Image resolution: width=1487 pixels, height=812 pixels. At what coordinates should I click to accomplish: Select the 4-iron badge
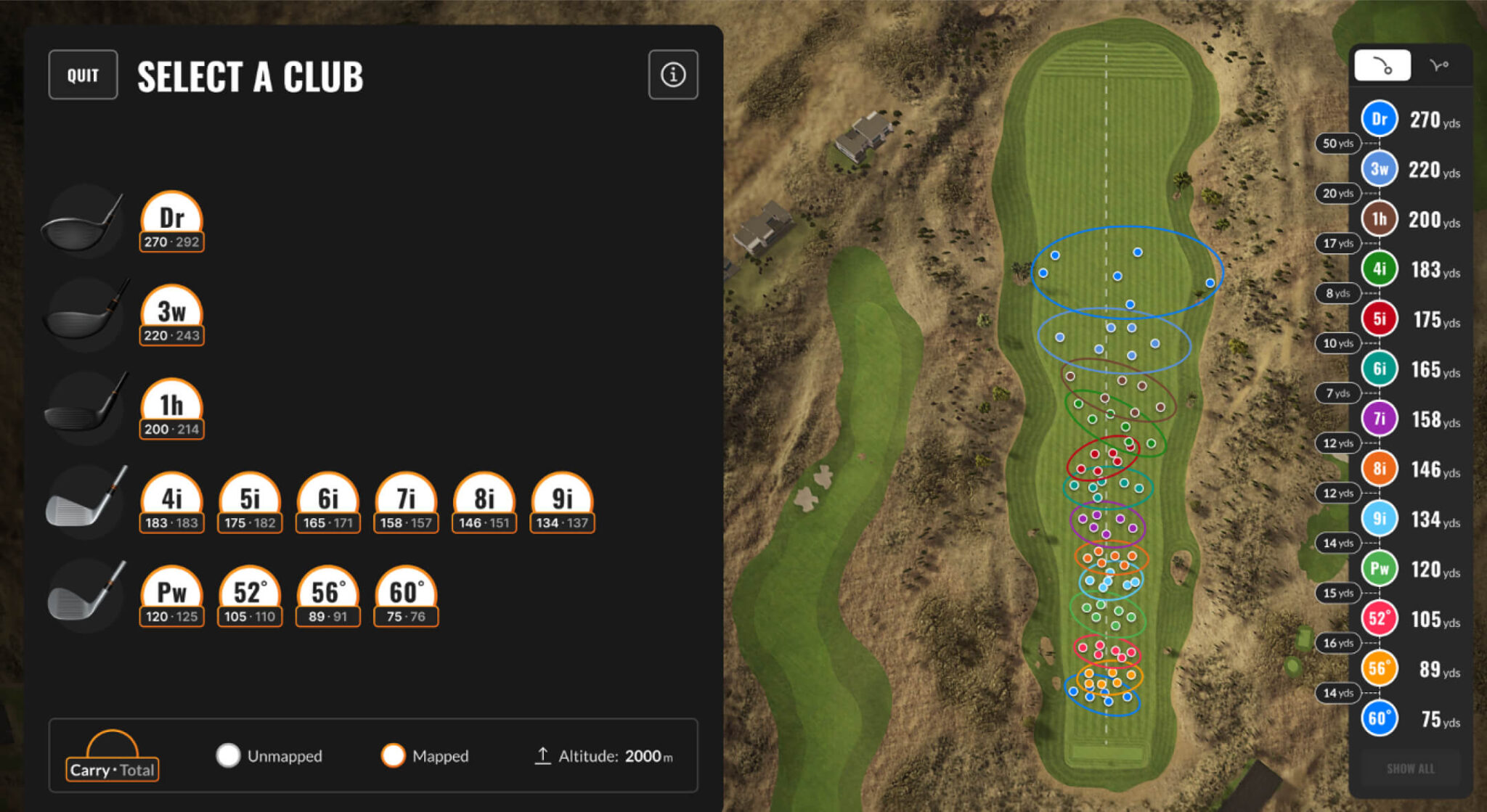171,503
